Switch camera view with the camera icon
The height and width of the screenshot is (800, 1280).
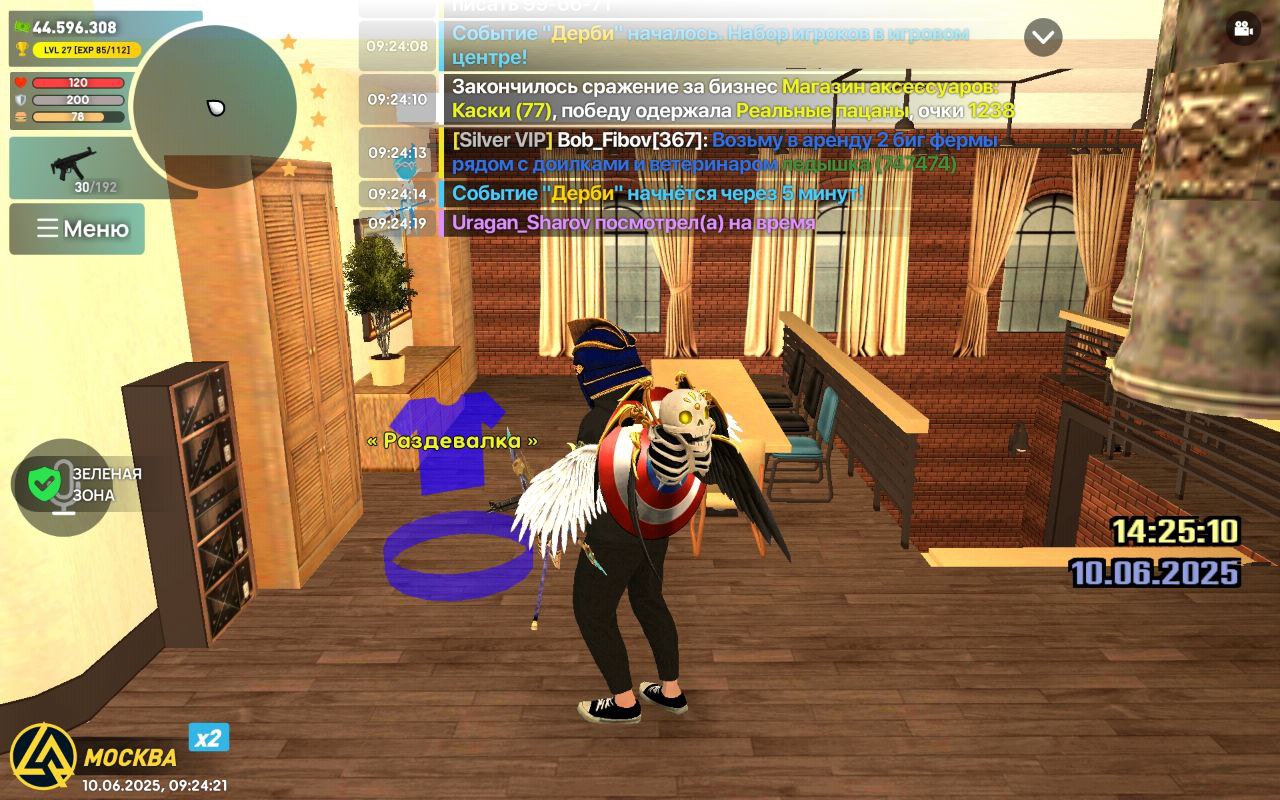[x=1243, y=28]
